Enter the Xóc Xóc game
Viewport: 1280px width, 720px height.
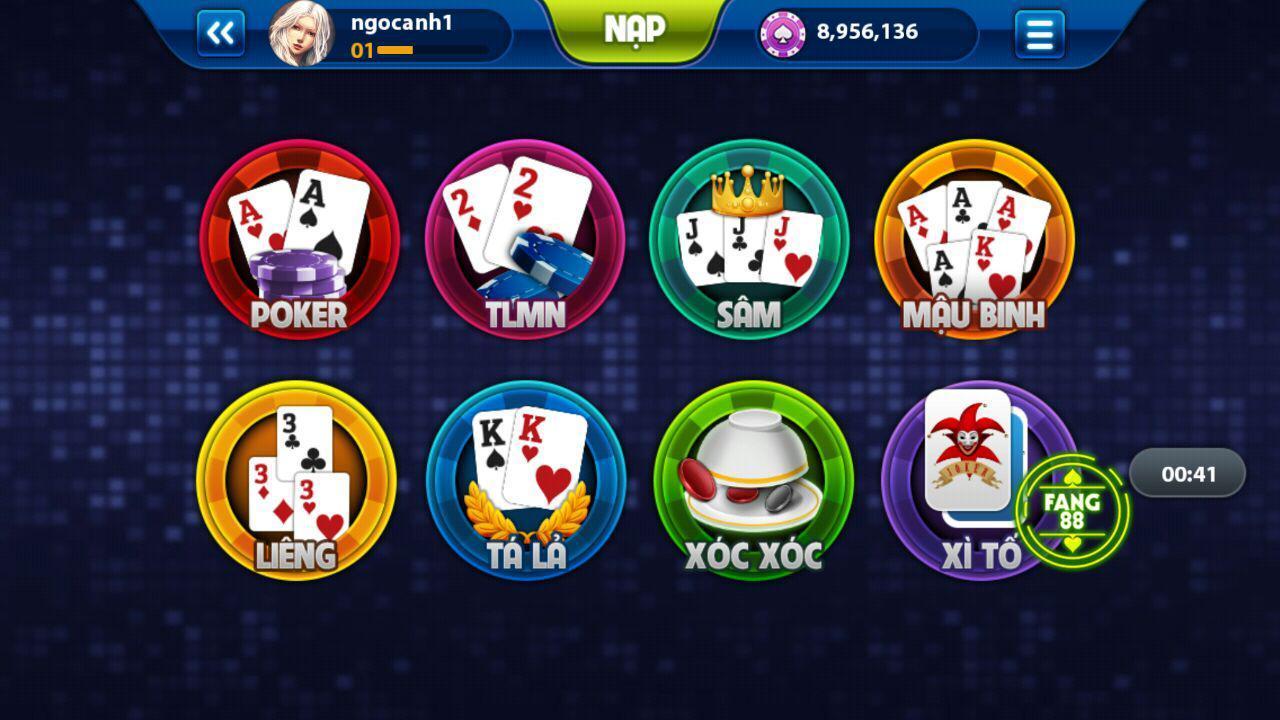click(x=753, y=480)
